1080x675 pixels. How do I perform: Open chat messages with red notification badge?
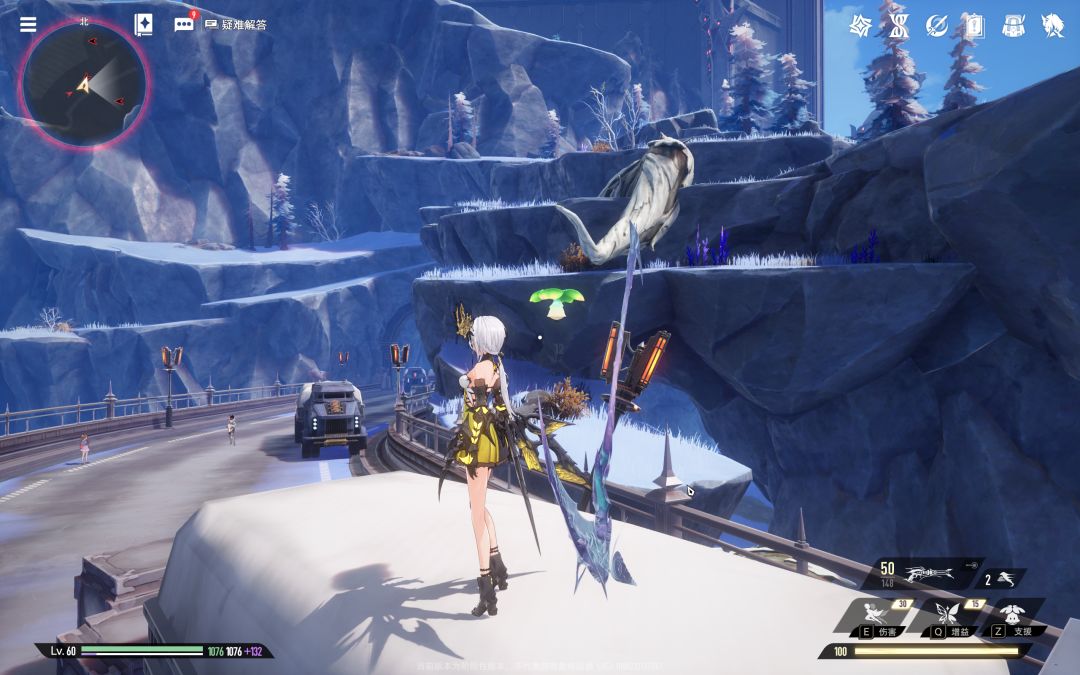click(184, 25)
